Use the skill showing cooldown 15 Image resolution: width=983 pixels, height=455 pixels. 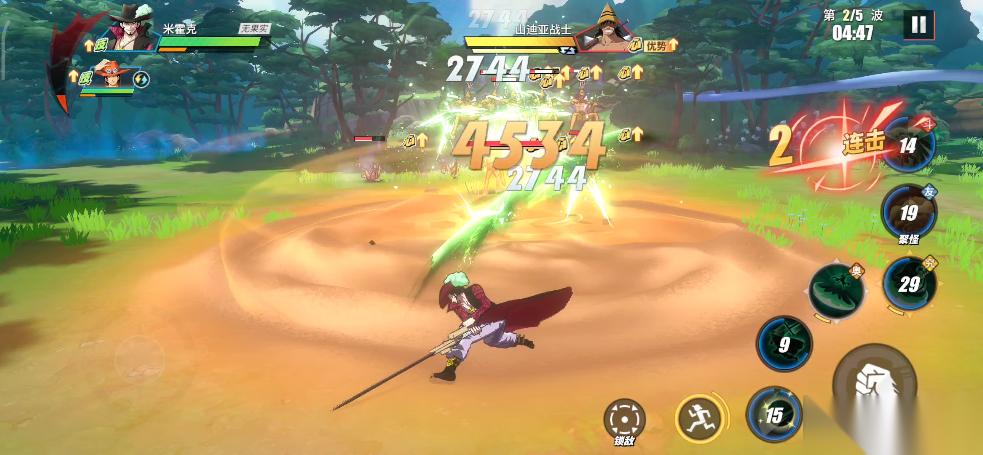[774, 415]
